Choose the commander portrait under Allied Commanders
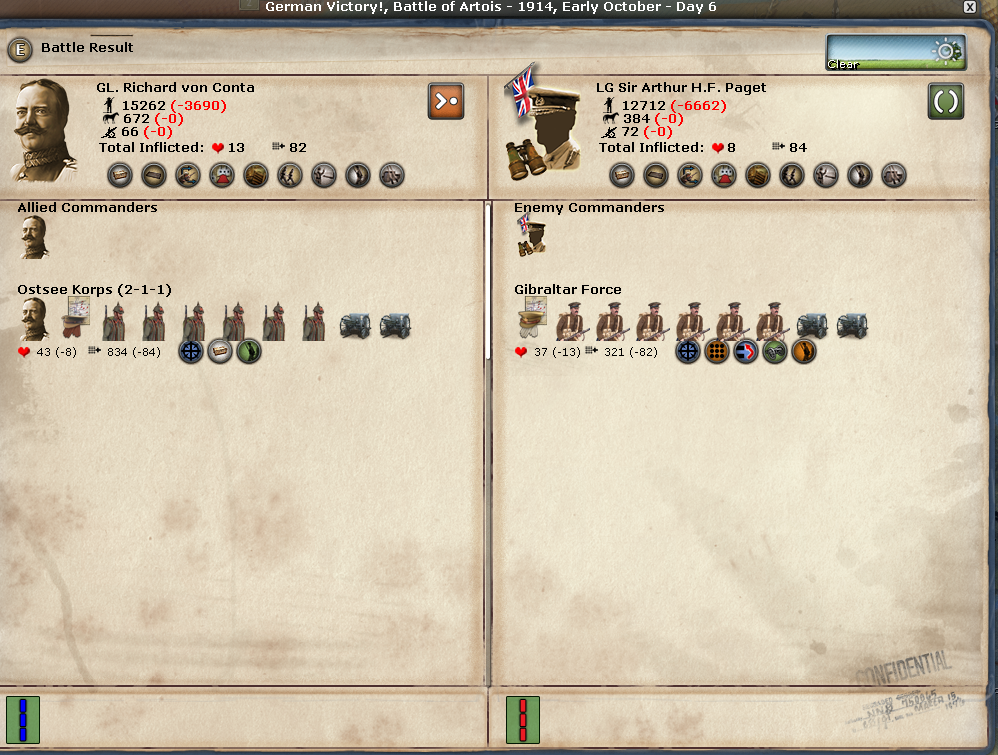This screenshot has width=998, height=755. click(33, 238)
